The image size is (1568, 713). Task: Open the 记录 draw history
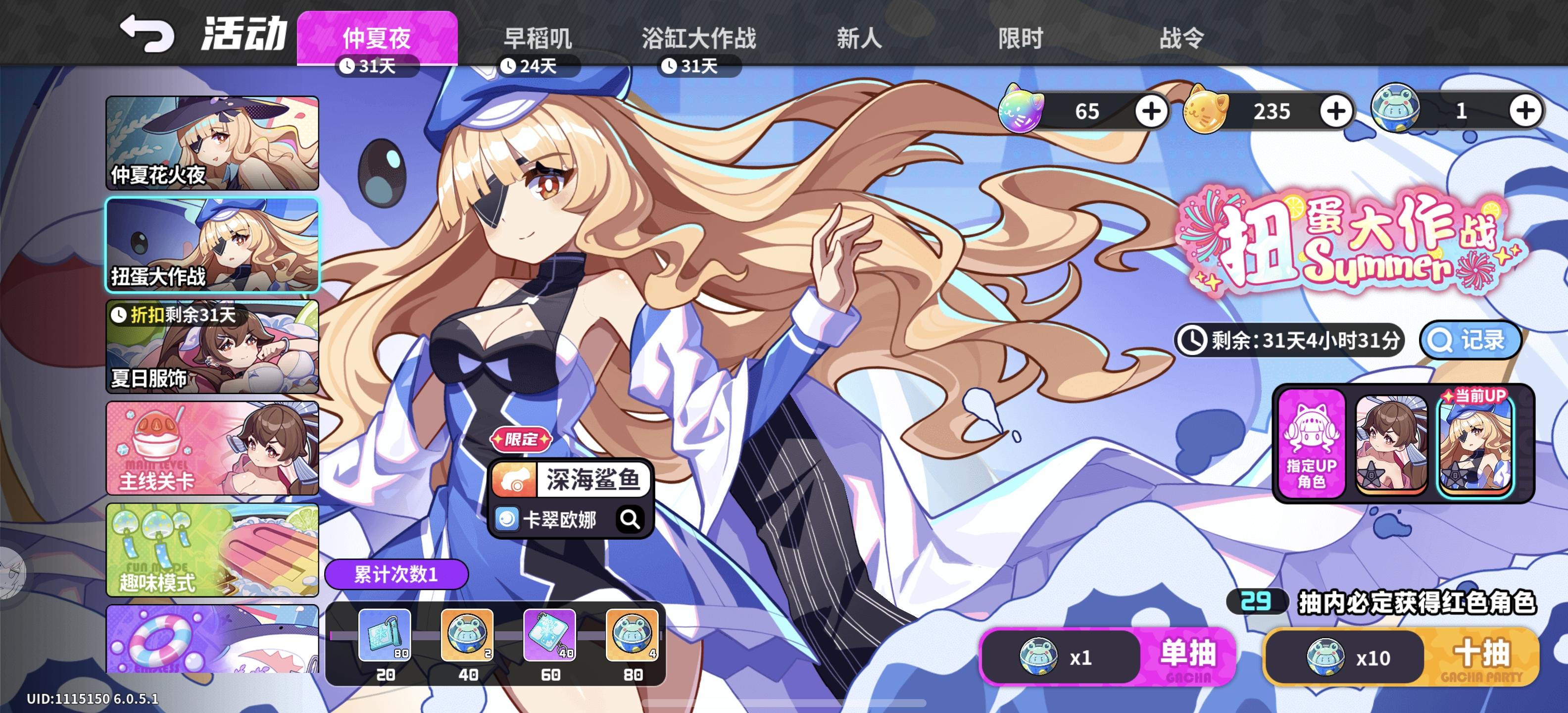(1470, 341)
